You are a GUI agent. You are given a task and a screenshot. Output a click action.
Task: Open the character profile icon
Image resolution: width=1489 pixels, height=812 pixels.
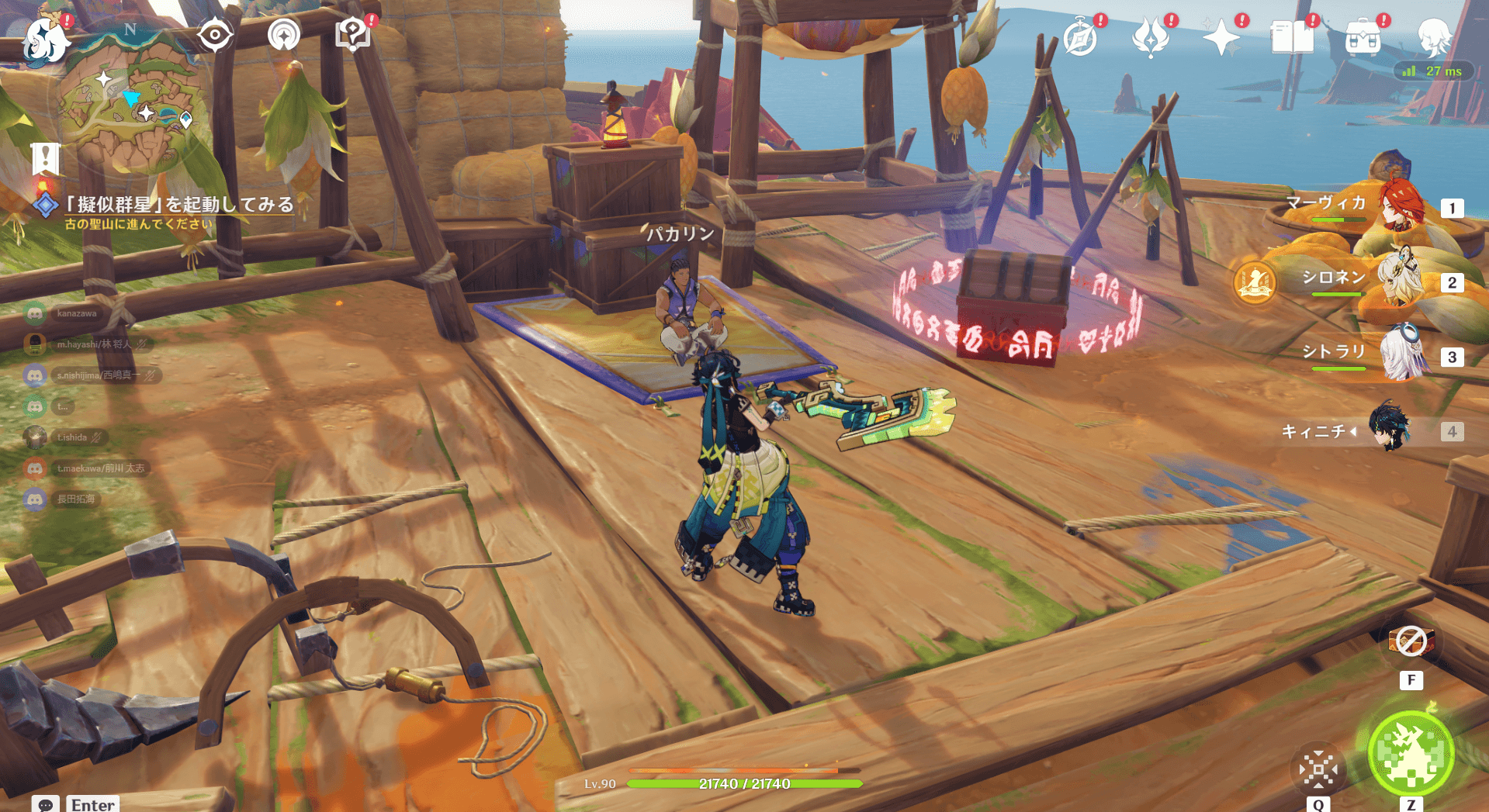point(1434,36)
